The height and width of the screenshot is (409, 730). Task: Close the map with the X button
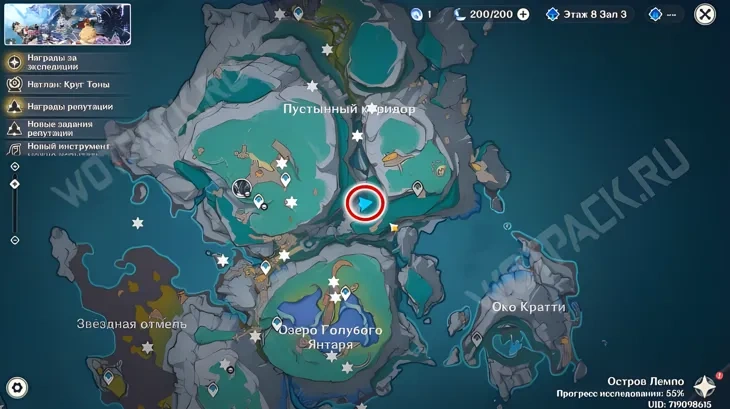[705, 14]
